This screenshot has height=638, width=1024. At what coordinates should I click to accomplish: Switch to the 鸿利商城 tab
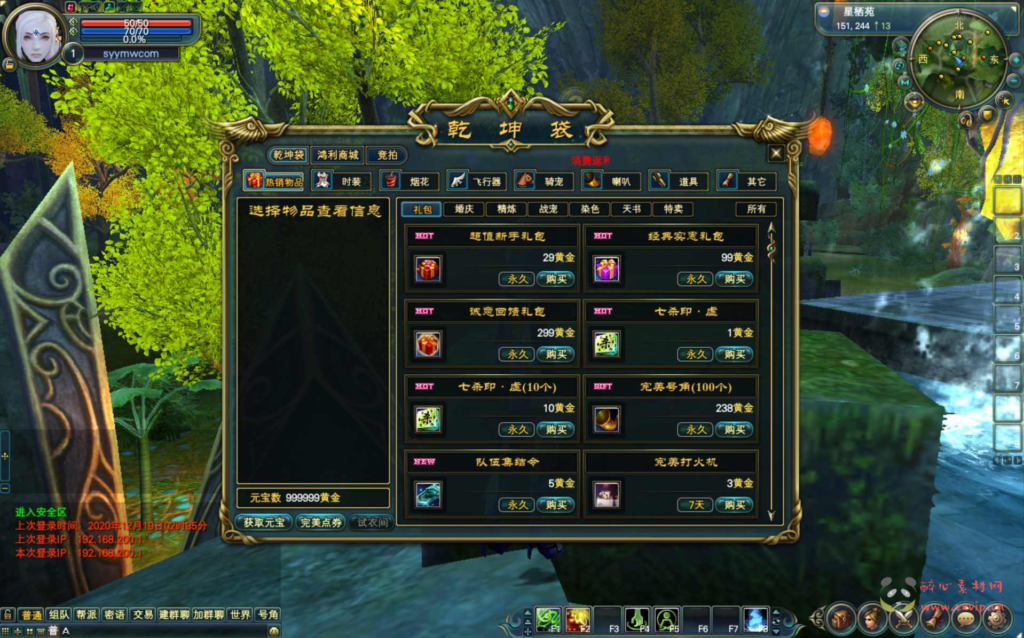pyautogui.click(x=337, y=155)
